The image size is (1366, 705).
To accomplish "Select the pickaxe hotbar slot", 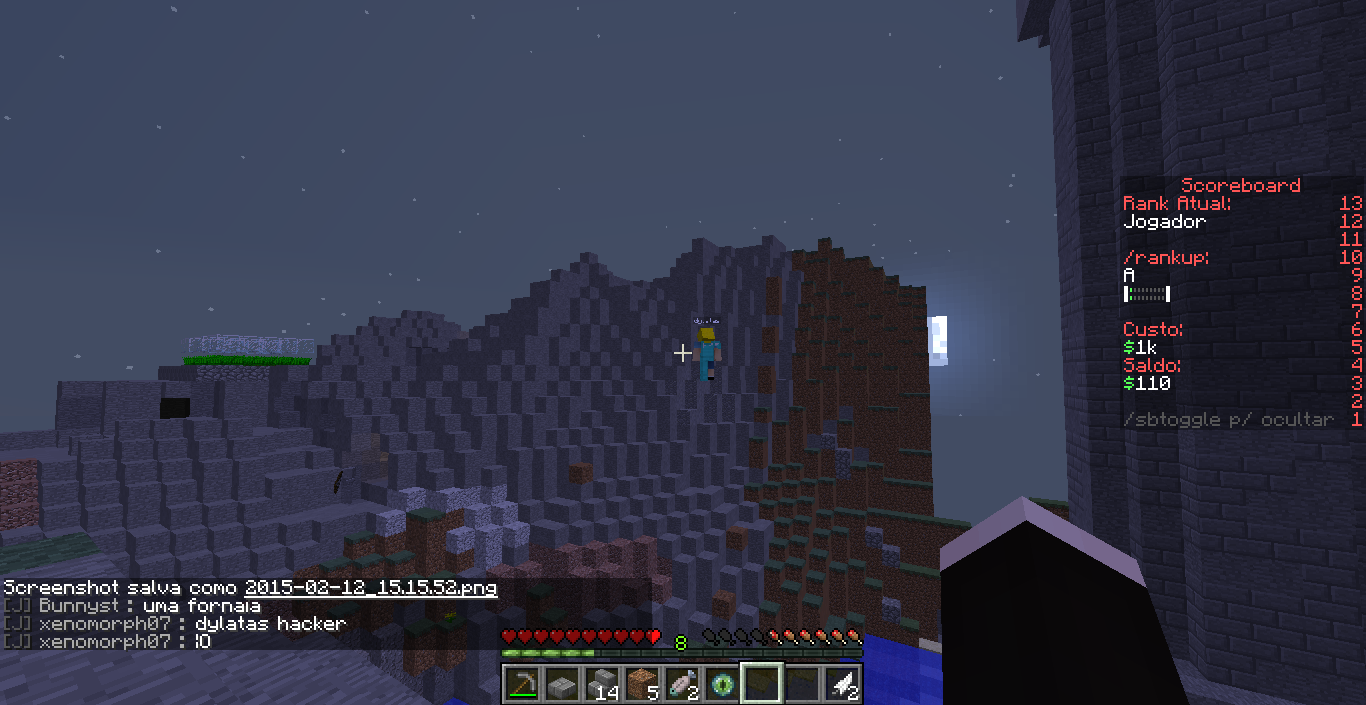I will click(x=522, y=684).
